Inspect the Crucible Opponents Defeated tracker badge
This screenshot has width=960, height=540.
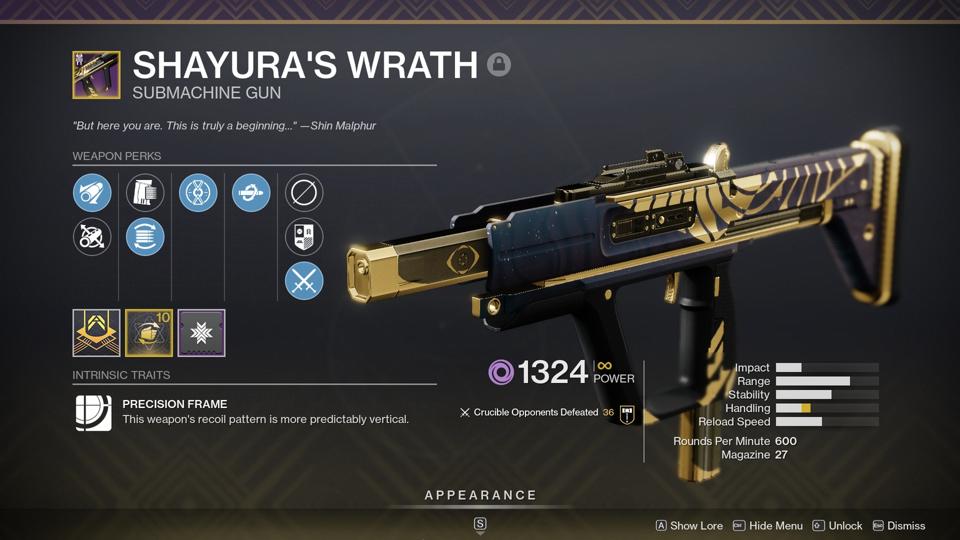click(627, 413)
